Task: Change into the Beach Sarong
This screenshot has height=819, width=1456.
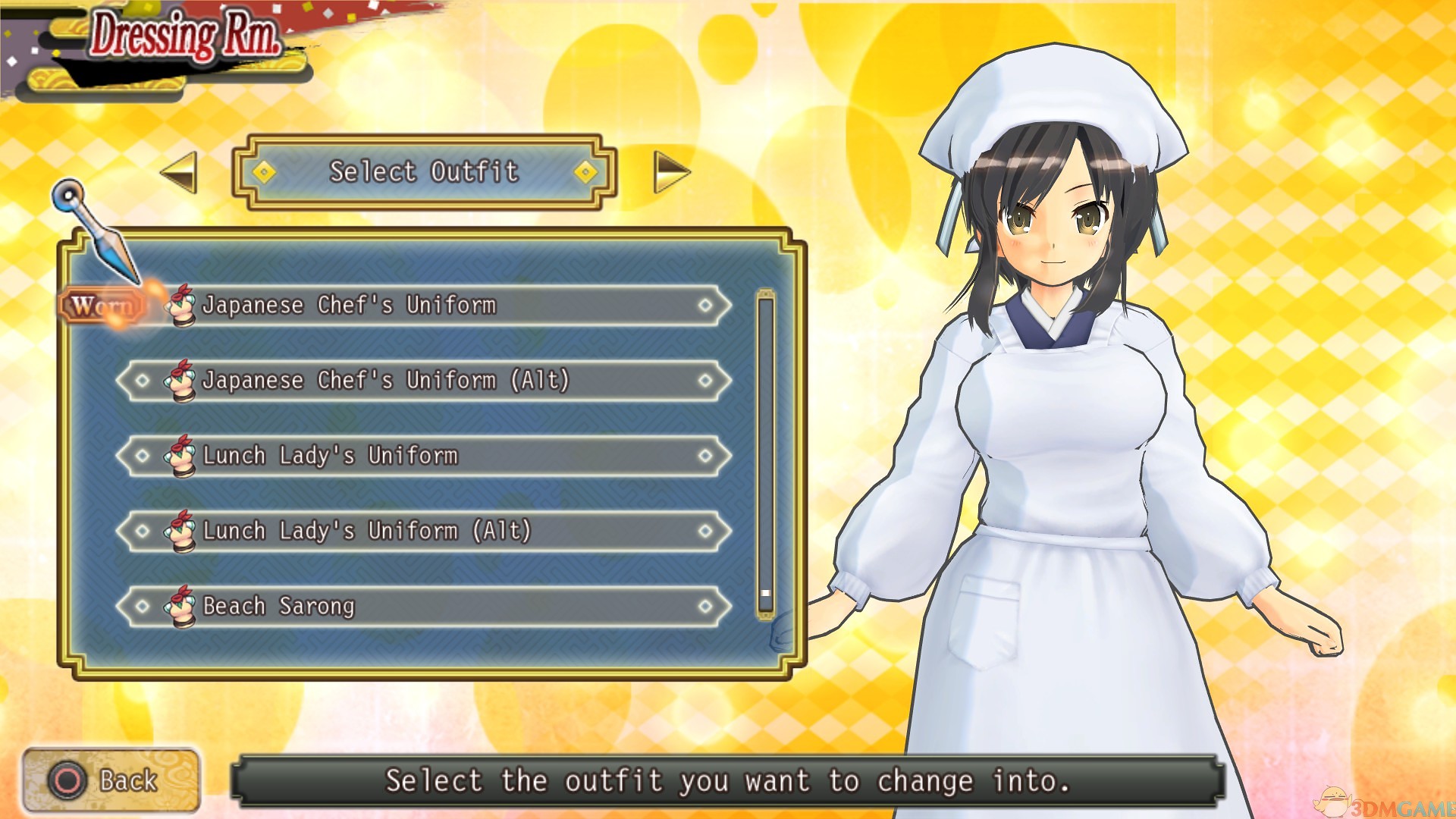Action: (x=425, y=606)
